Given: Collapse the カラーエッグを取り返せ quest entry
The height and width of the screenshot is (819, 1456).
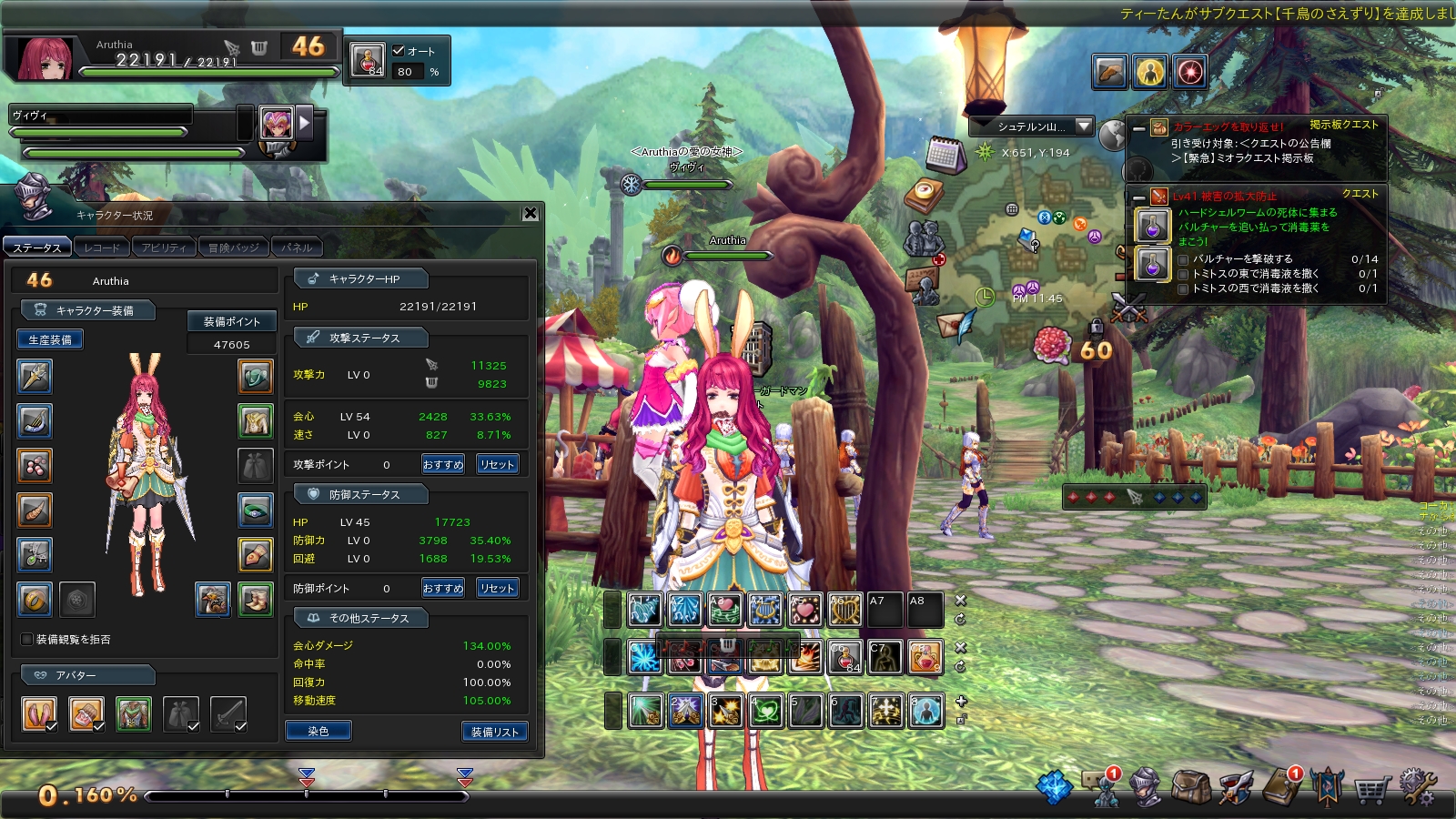Looking at the screenshot, I should [1139, 128].
